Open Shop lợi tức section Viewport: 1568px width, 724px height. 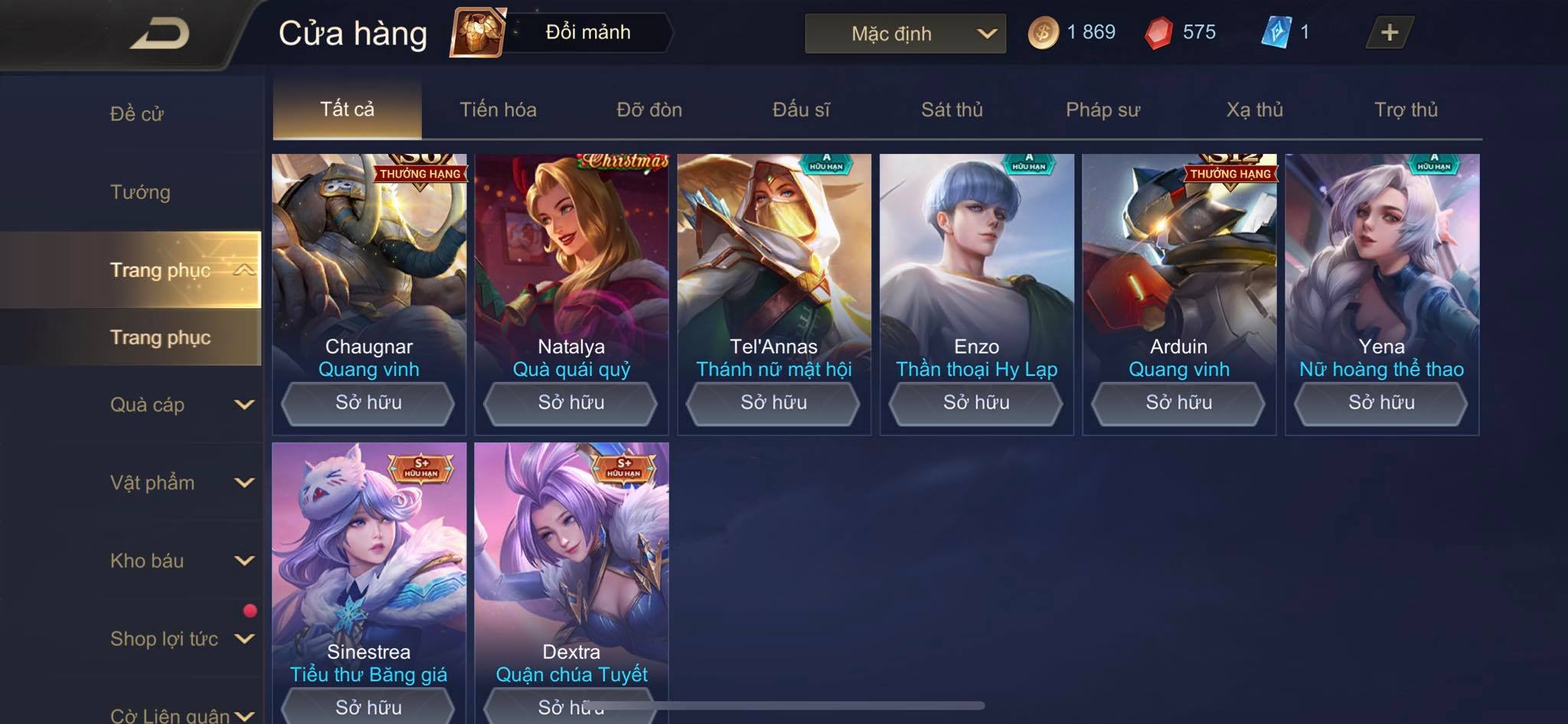point(181,639)
